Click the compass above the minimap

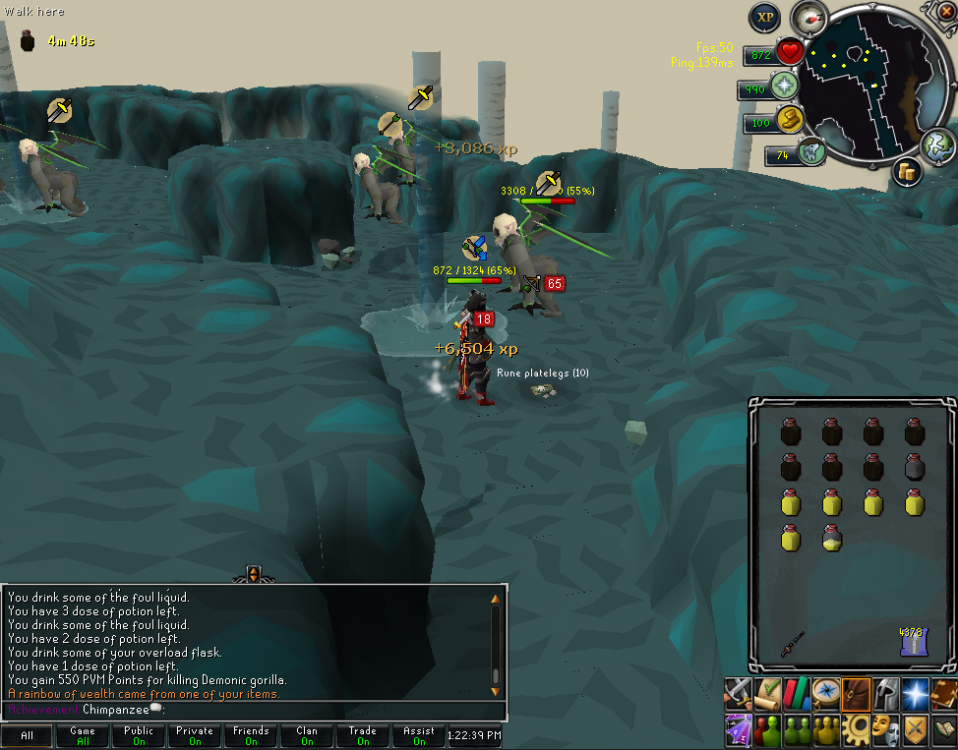click(809, 17)
